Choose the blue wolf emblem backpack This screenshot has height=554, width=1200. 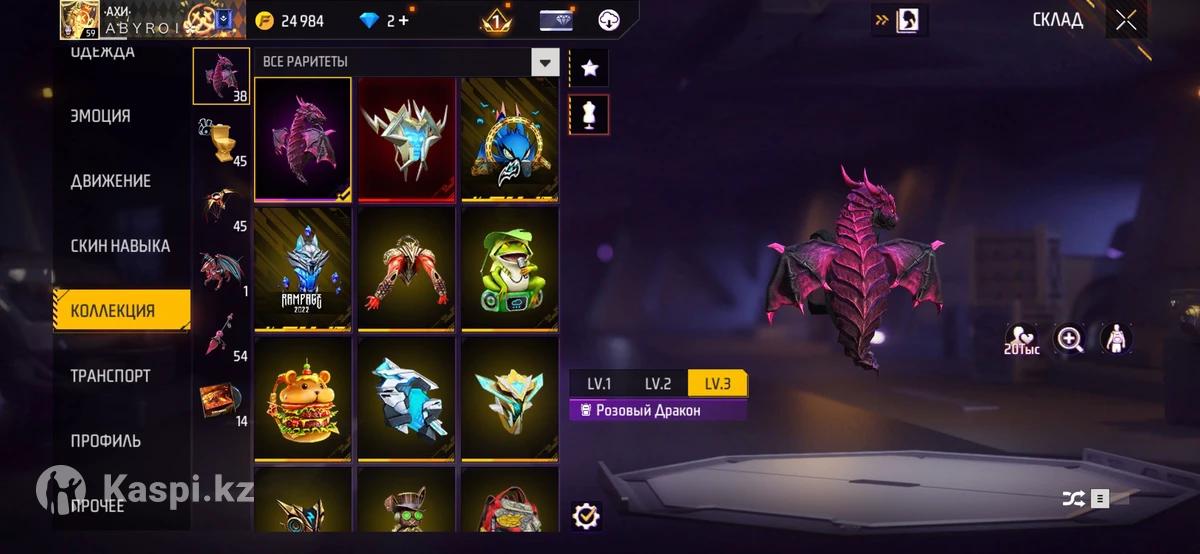[509, 139]
